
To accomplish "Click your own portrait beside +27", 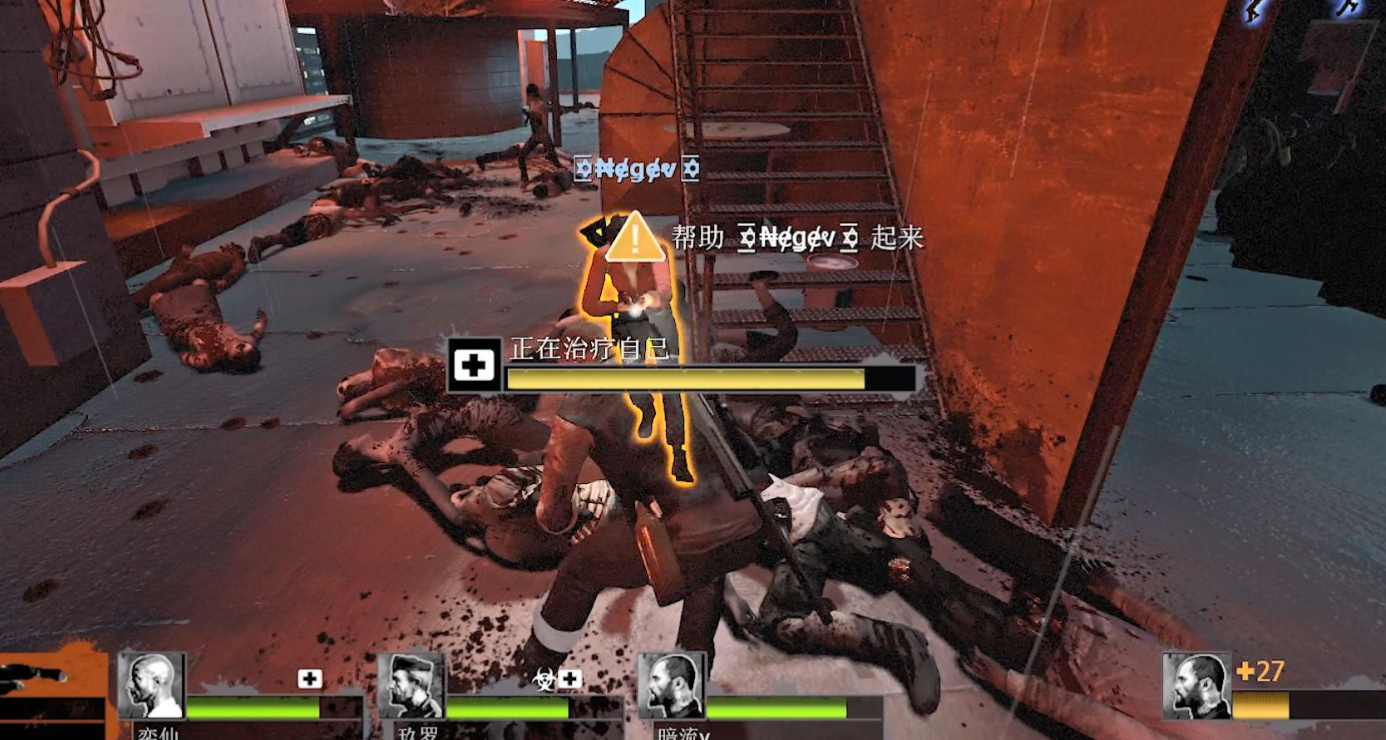I will click(x=1196, y=686).
